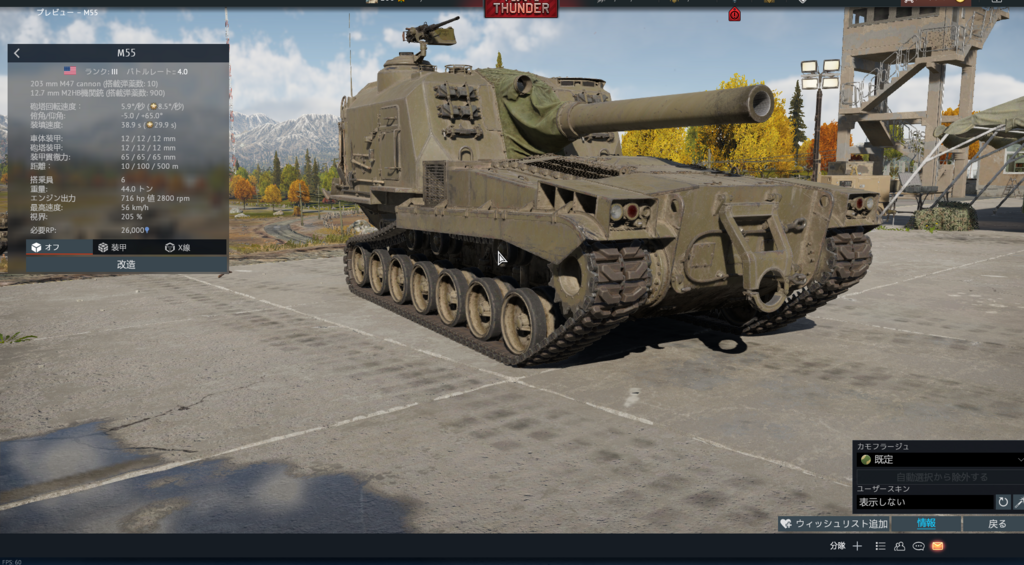1024x565 pixels.
Task: Select the 装甲 armor view tab
Action: point(112,247)
